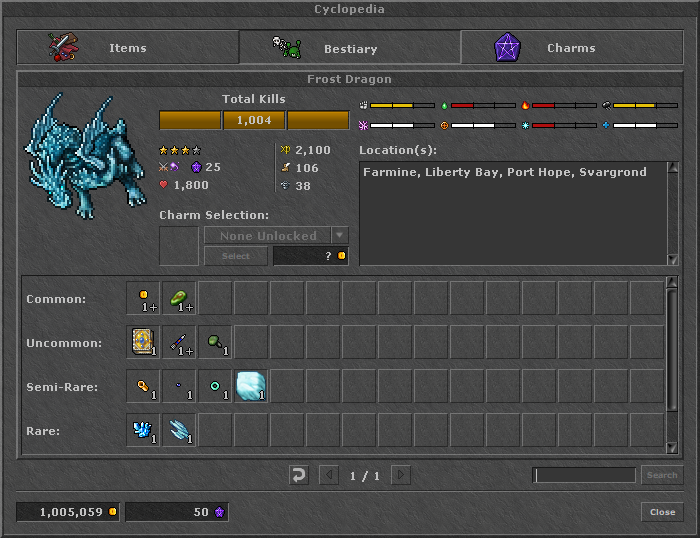Image resolution: width=700 pixels, height=538 pixels.
Task: Select the gold ring semi-rare loot
Action: coord(144,386)
